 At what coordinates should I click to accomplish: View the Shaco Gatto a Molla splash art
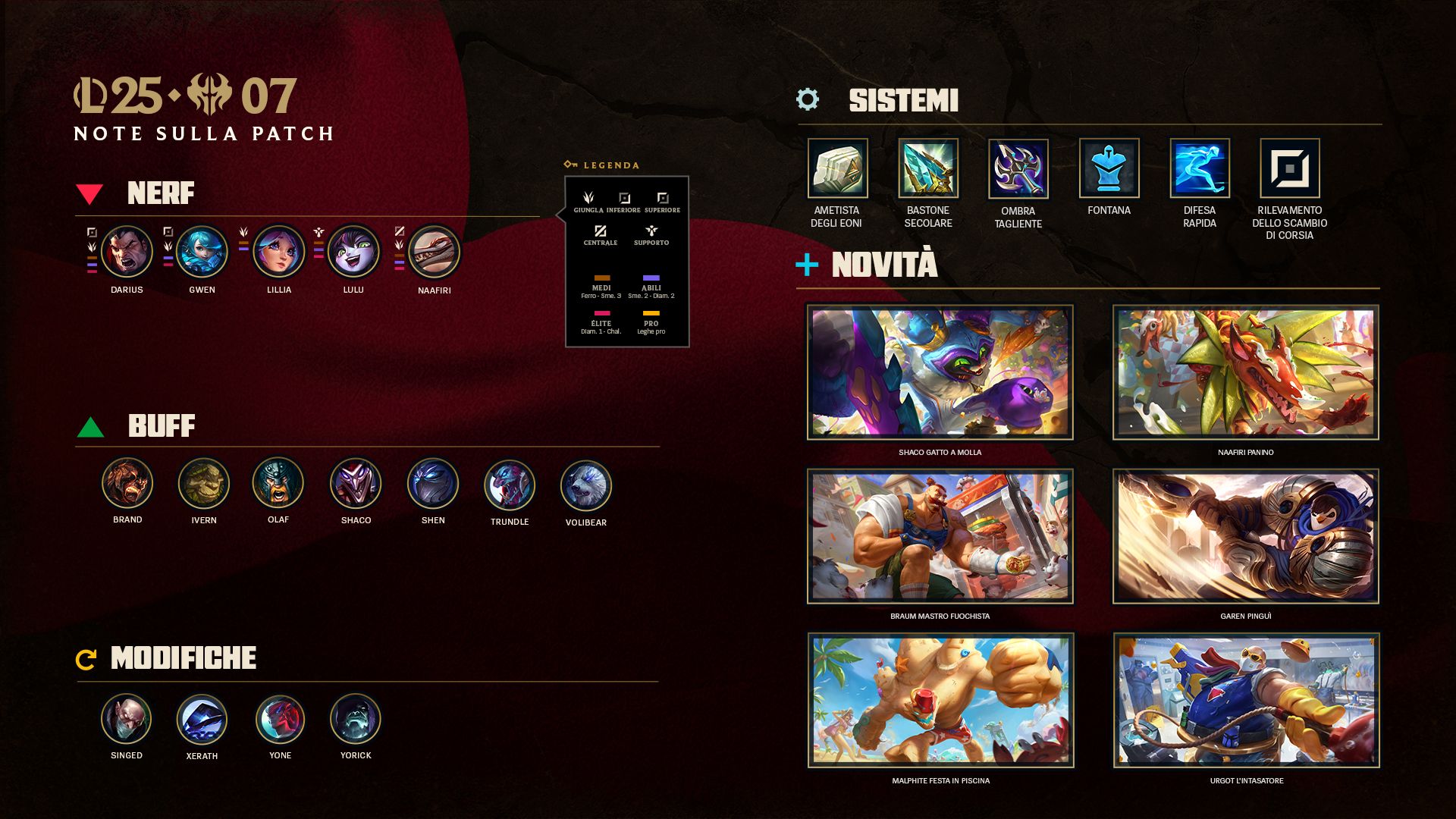[x=940, y=372]
